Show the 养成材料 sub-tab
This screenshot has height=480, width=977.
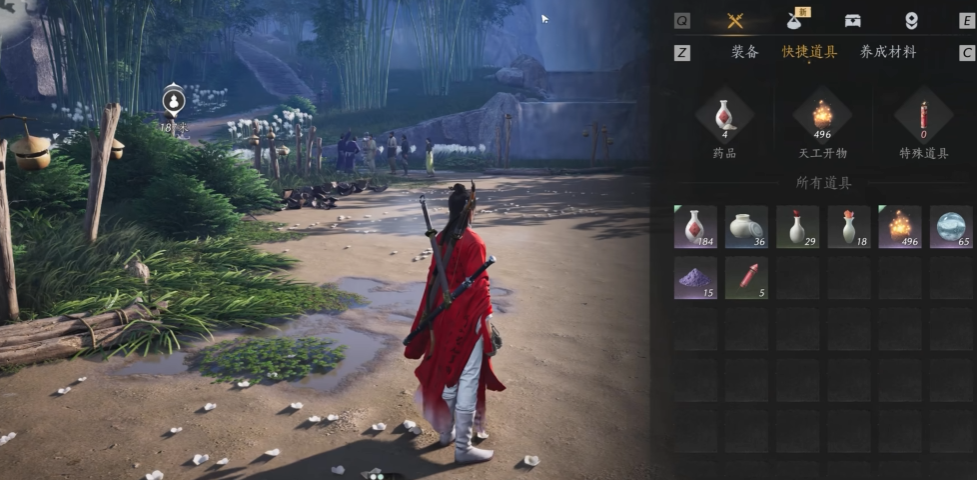pos(888,52)
